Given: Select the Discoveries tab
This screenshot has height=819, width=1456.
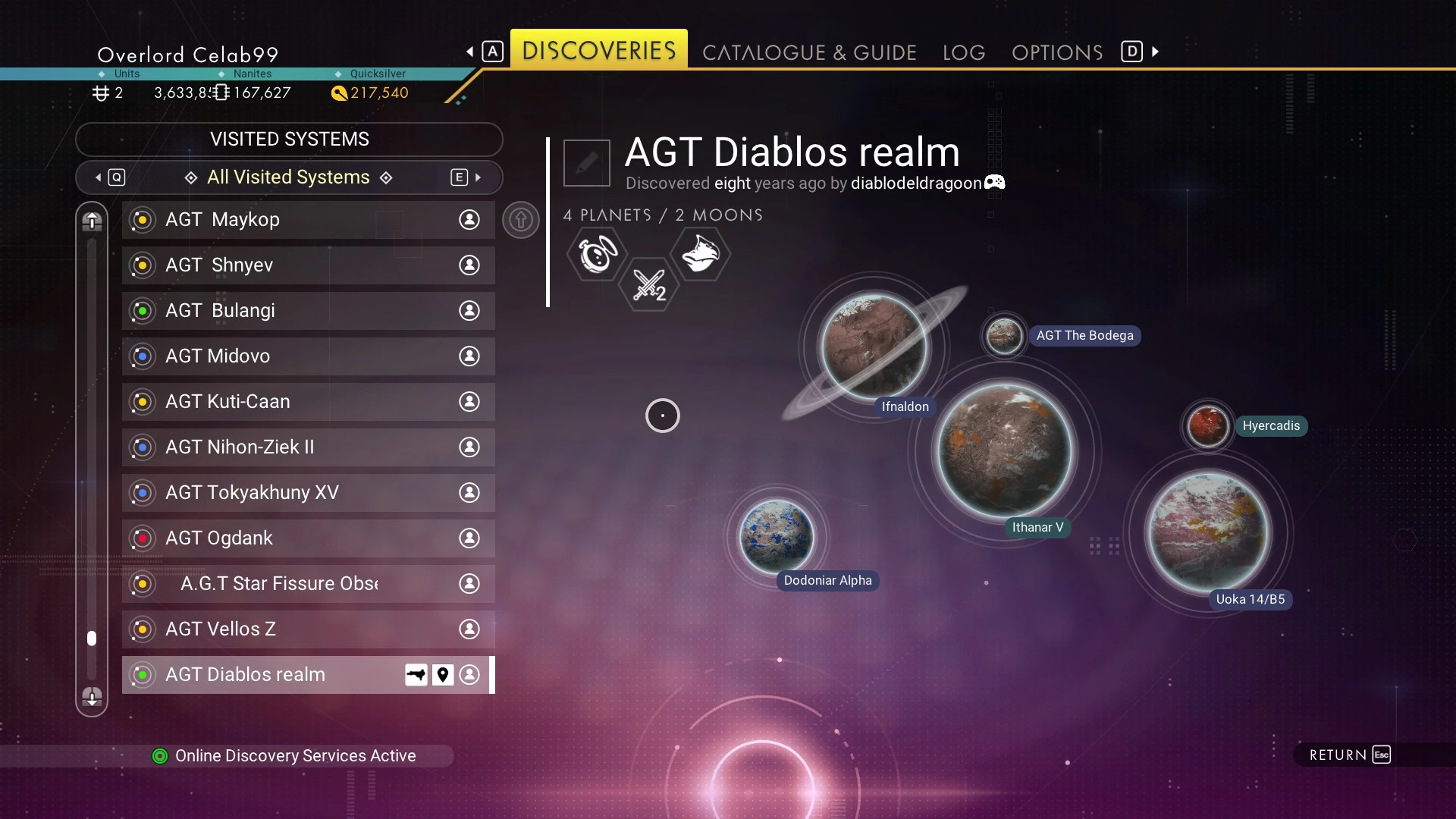Looking at the screenshot, I should [x=598, y=50].
